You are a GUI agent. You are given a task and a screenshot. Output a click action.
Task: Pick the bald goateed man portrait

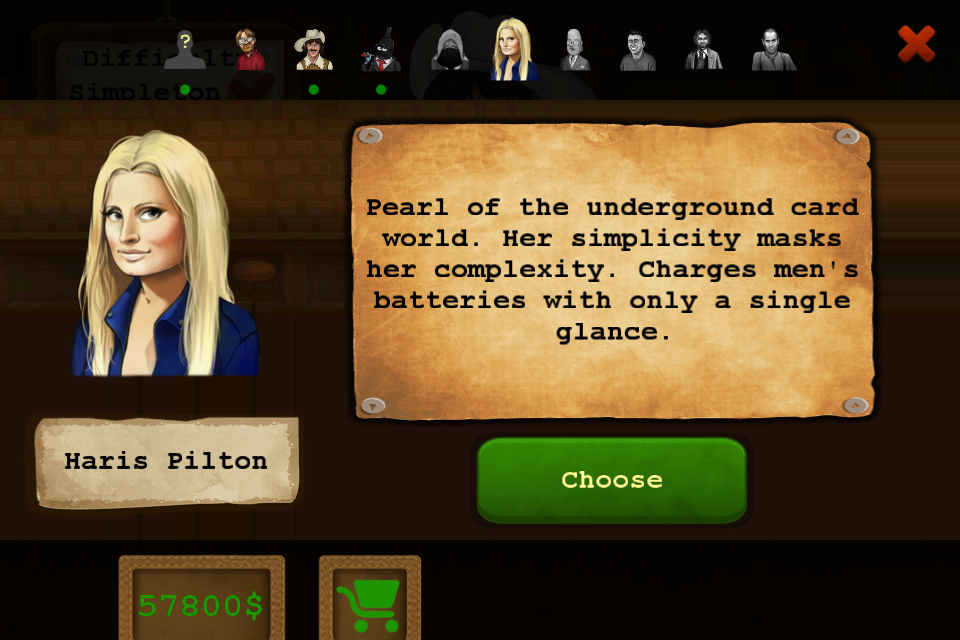[x=773, y=50]
